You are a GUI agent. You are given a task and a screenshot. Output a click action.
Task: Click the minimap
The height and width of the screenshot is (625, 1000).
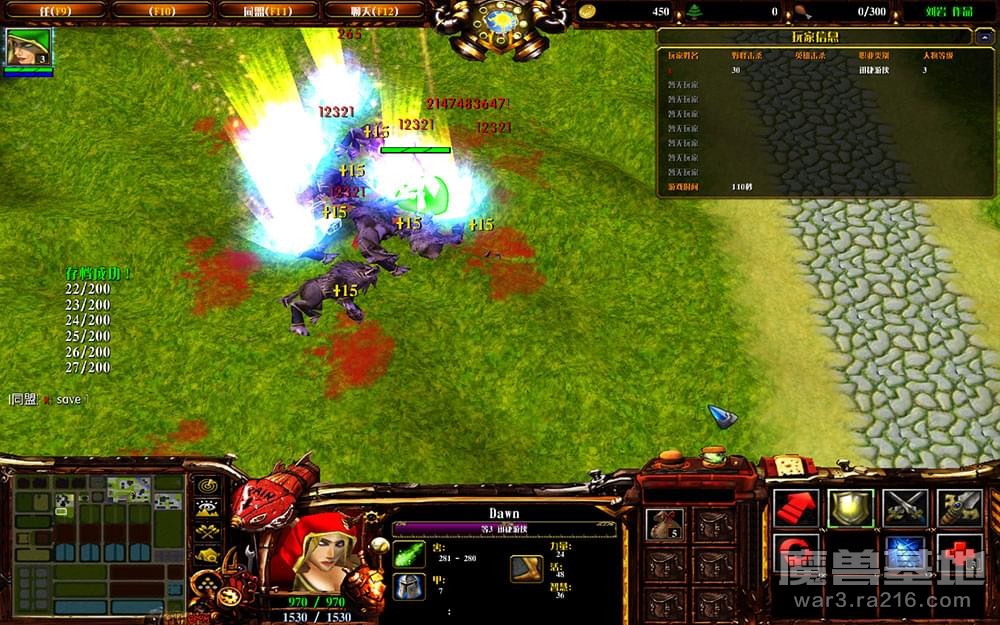[98, 543]
